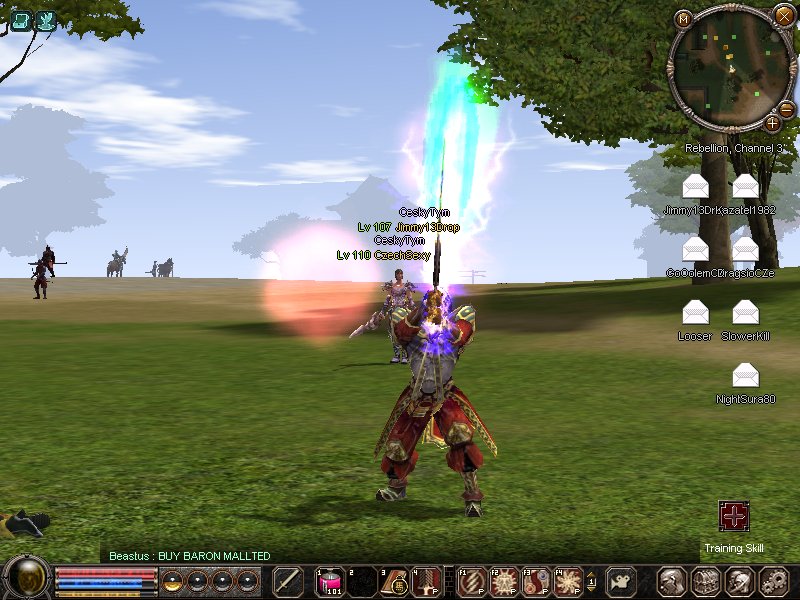Zoom in the minimap with the plus button
The image size is (800, 600).
(772, 123)
